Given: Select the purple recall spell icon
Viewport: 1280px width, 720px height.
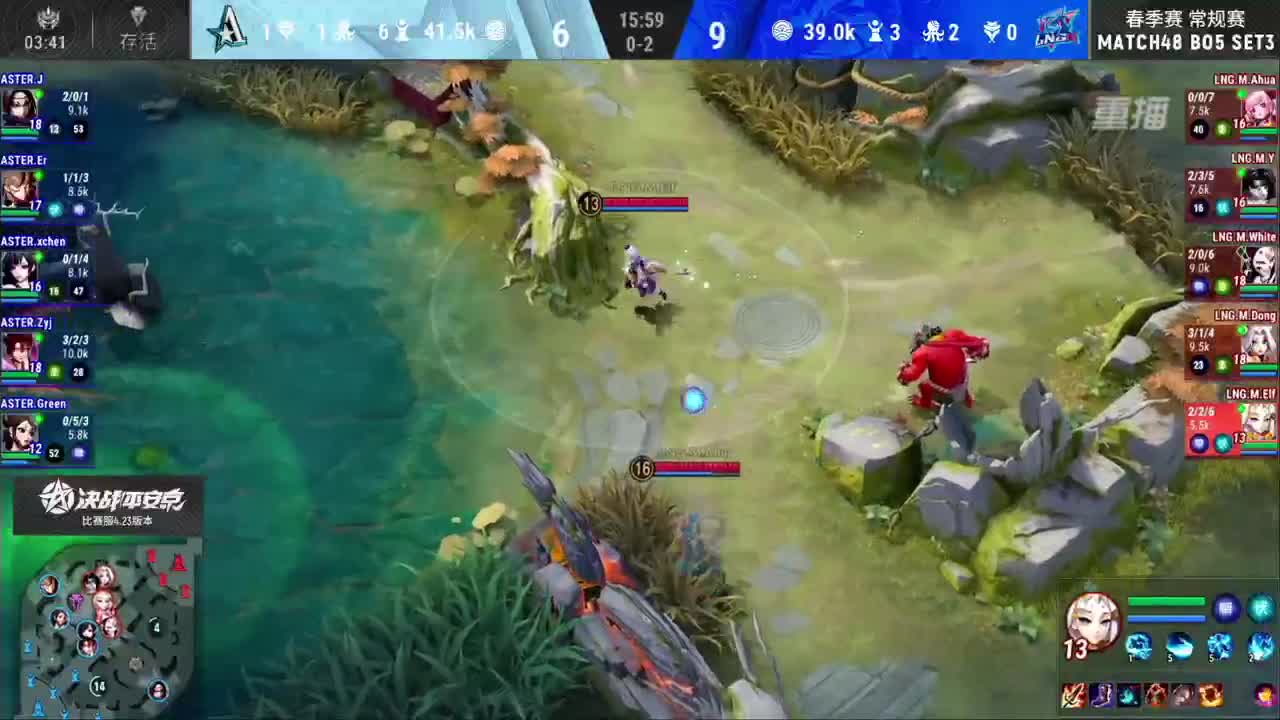Looking at the screenshot, I should pyautogui.click(x=1226, y=608).
